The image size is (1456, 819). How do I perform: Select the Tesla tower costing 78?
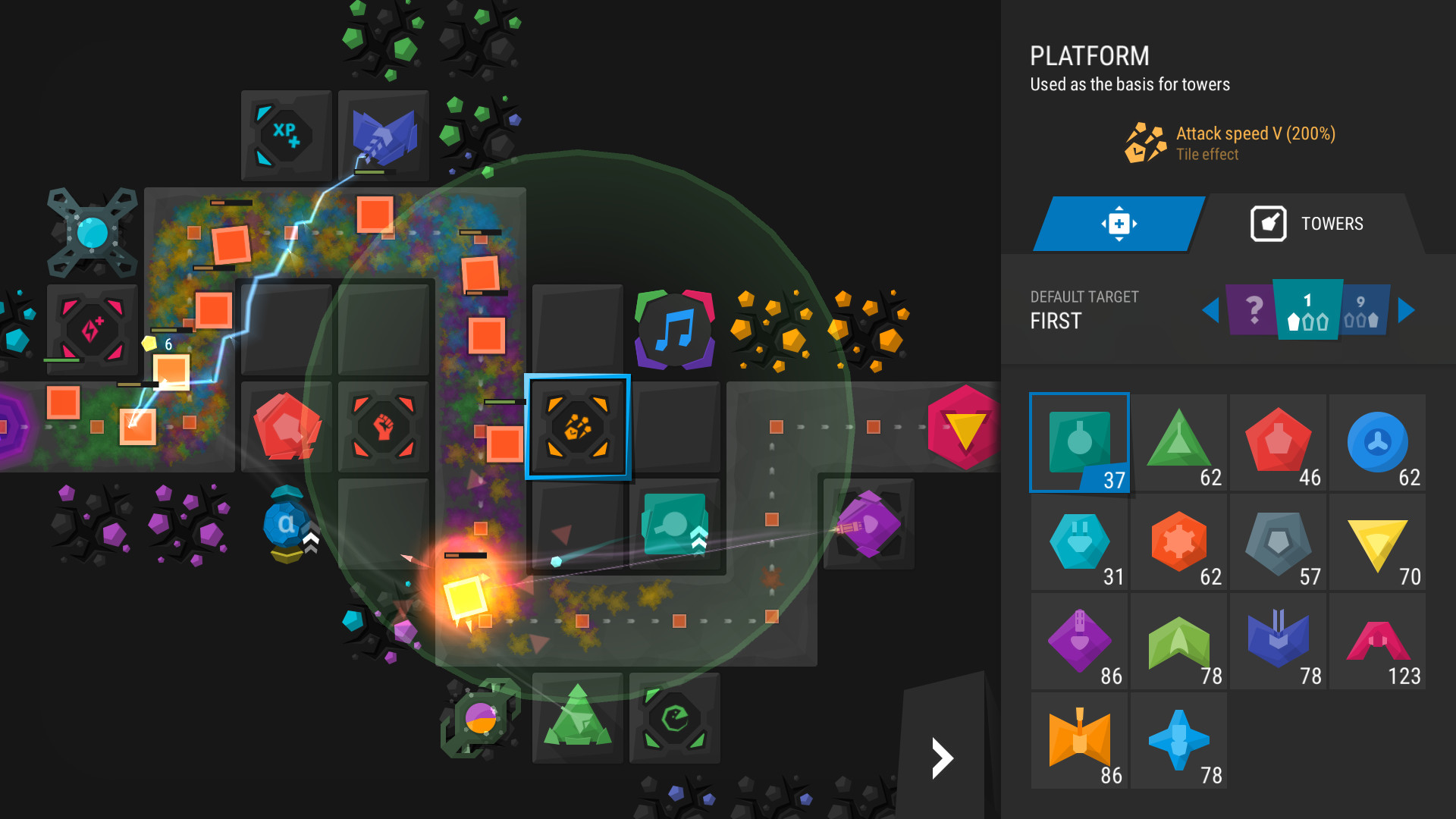click(x=1278, y=641)
